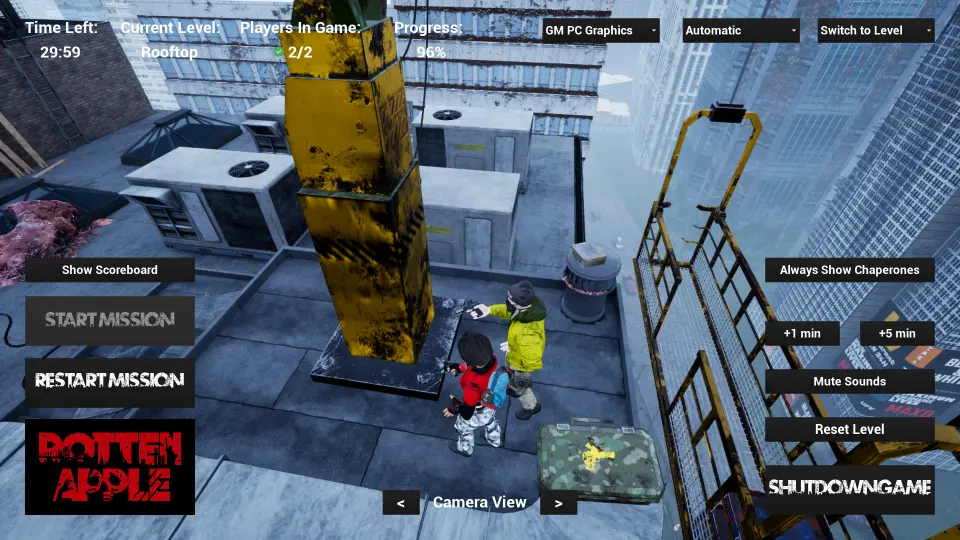Screen dimensions: 960x540
Task: Add one minute to the timer
Action: [802, 333]
